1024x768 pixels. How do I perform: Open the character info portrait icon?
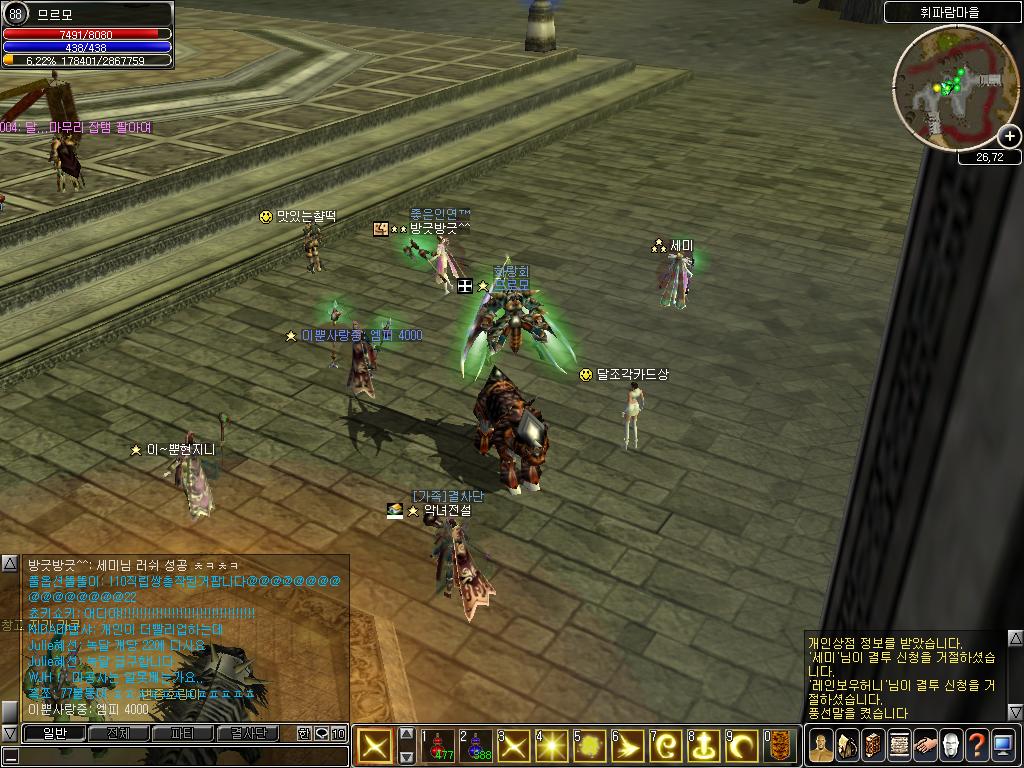[821, 746]
